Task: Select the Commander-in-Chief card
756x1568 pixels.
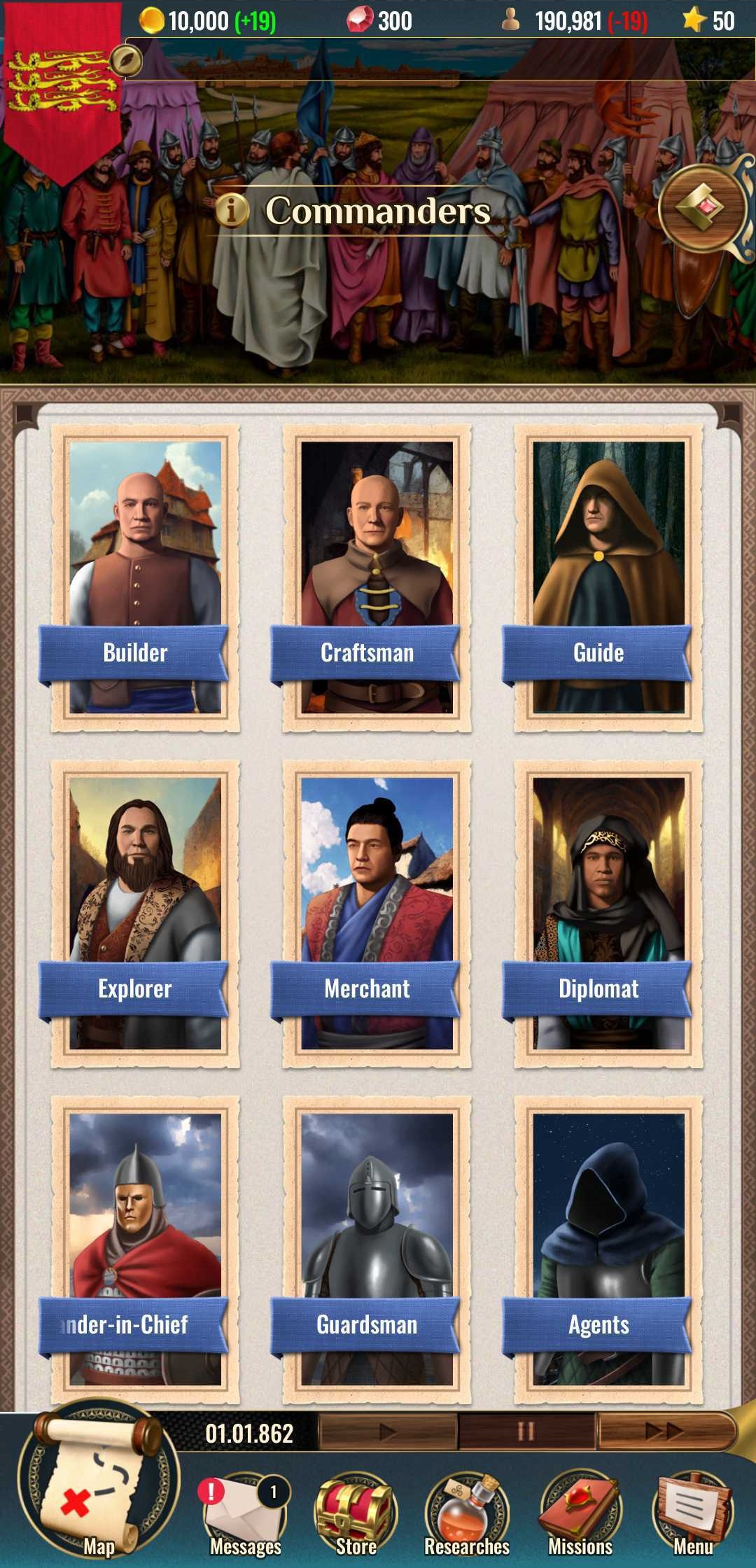Action: click(145, 1249)
